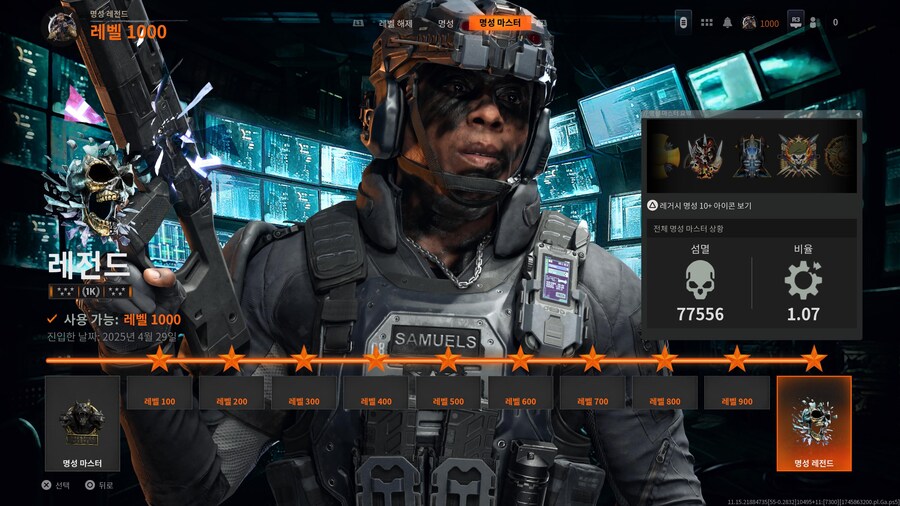This screenshot has width=900, height=506.
Task: Open the nine-dot grid menu icon
Action: click(707, 22)
